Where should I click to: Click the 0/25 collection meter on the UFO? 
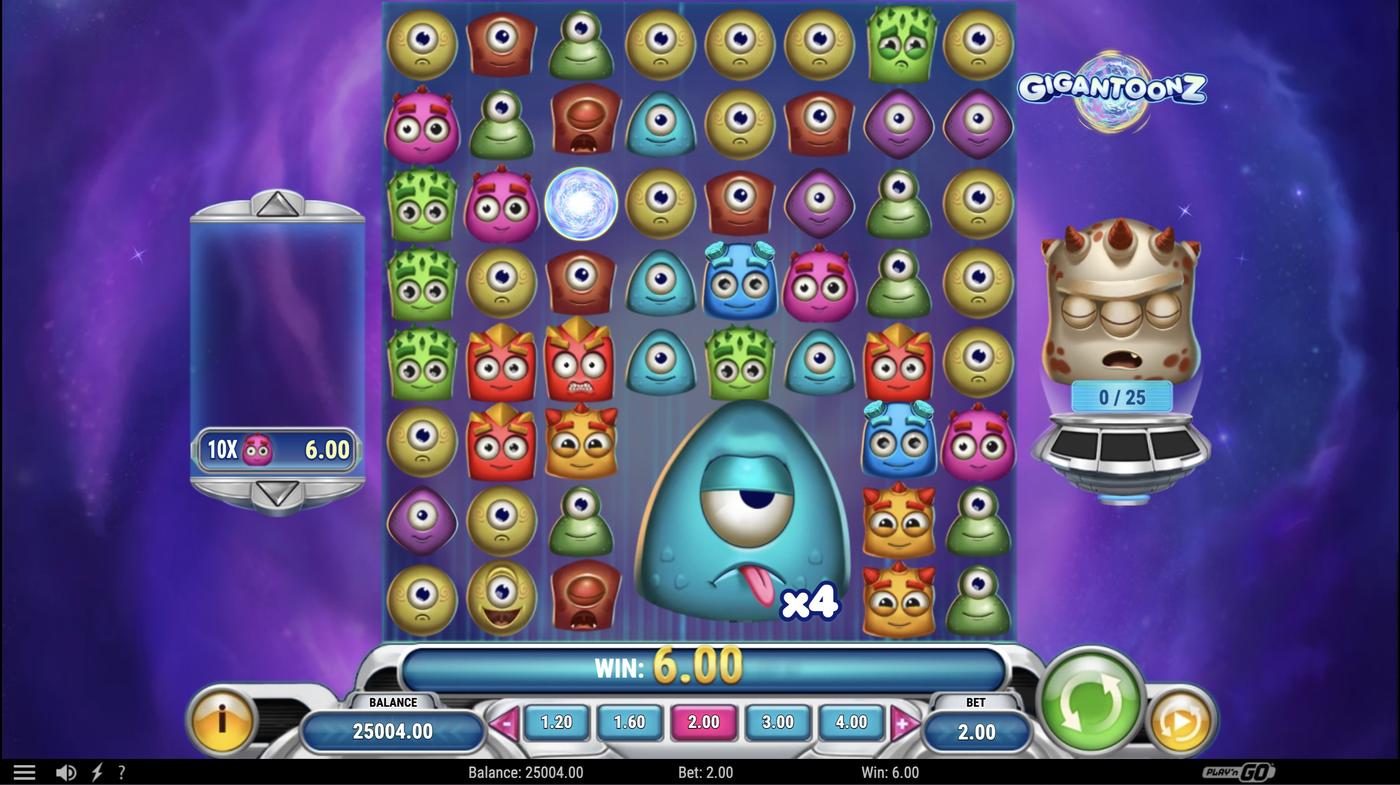pyautogui.click(x=1122, y=396)
